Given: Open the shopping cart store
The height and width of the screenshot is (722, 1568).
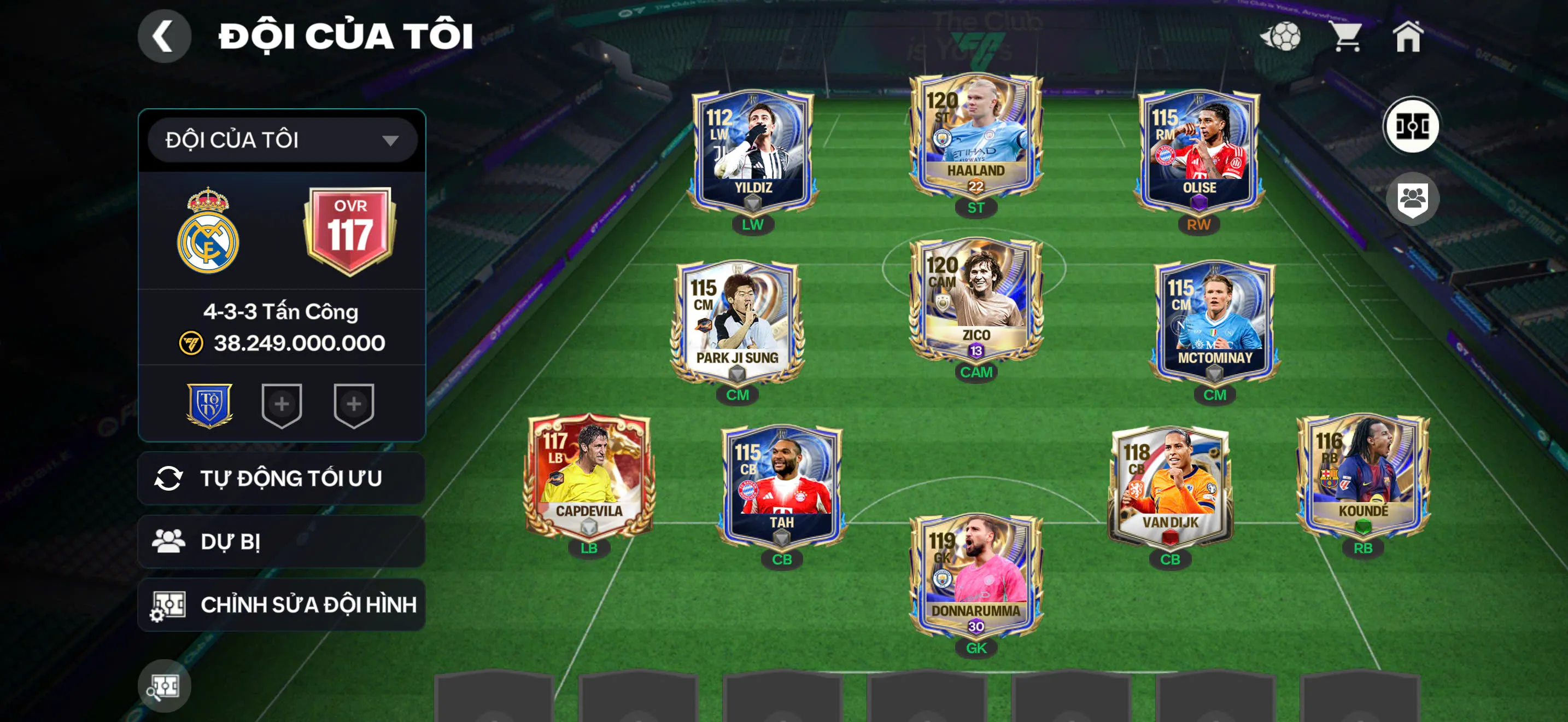Looking at the screenshot, I should point(1347,37).
